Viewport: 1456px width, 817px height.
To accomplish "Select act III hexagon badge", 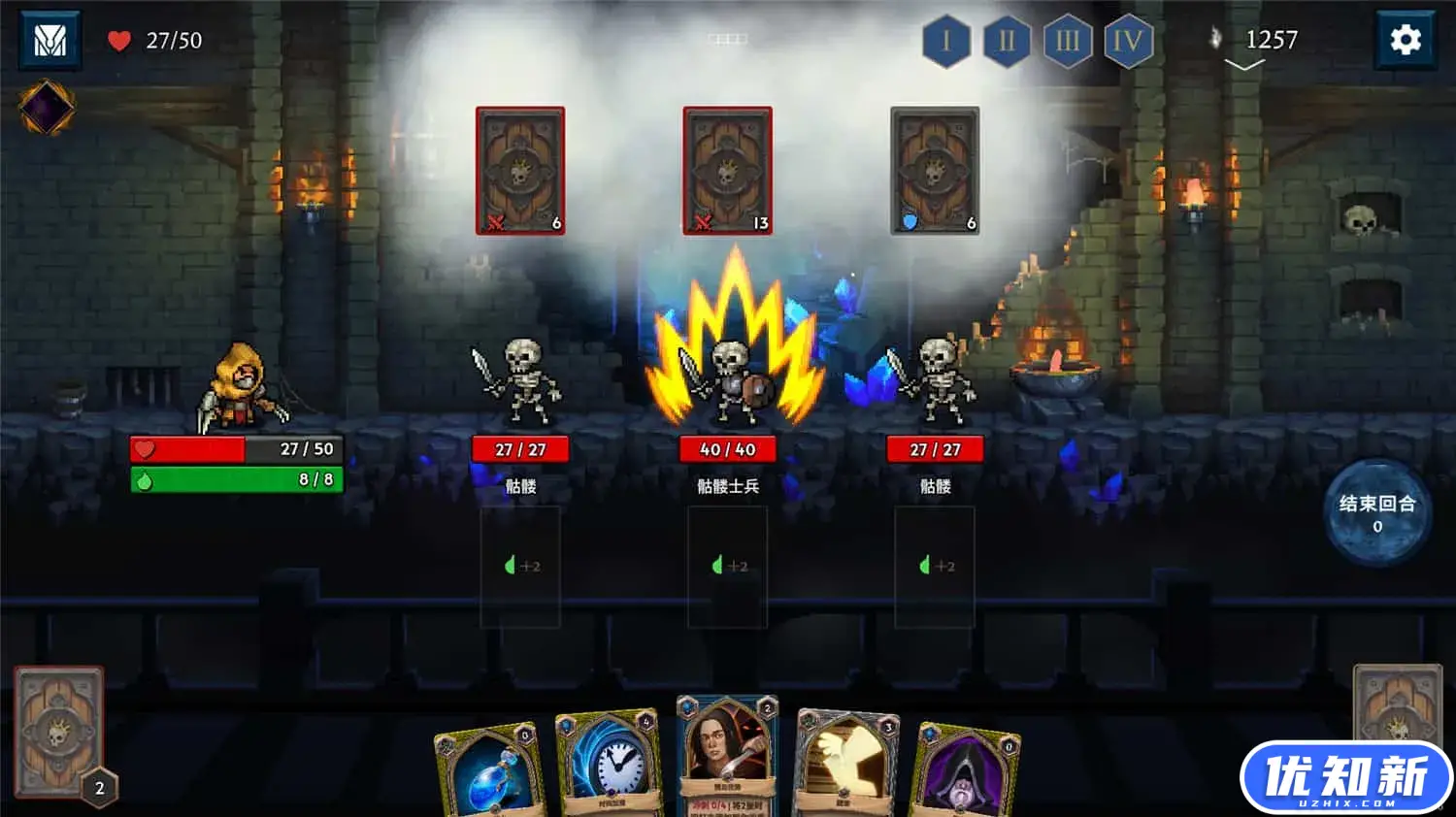I will coord(1069,42).
